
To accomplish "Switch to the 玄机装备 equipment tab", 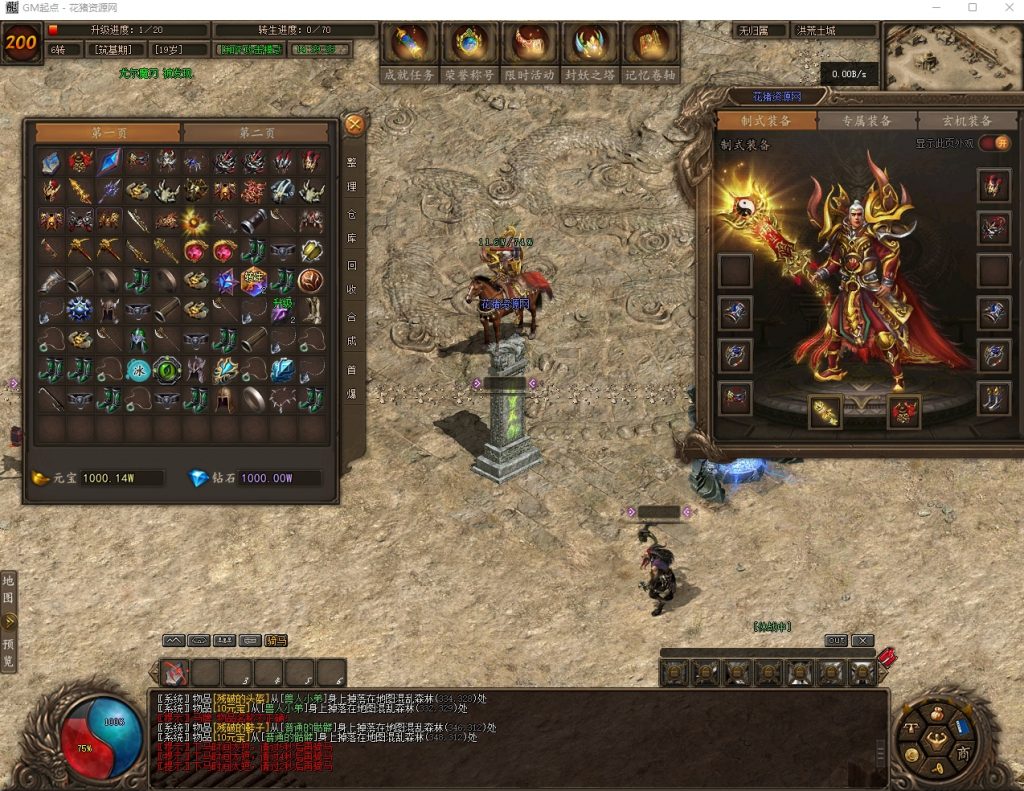I will (x=966, y=121).
